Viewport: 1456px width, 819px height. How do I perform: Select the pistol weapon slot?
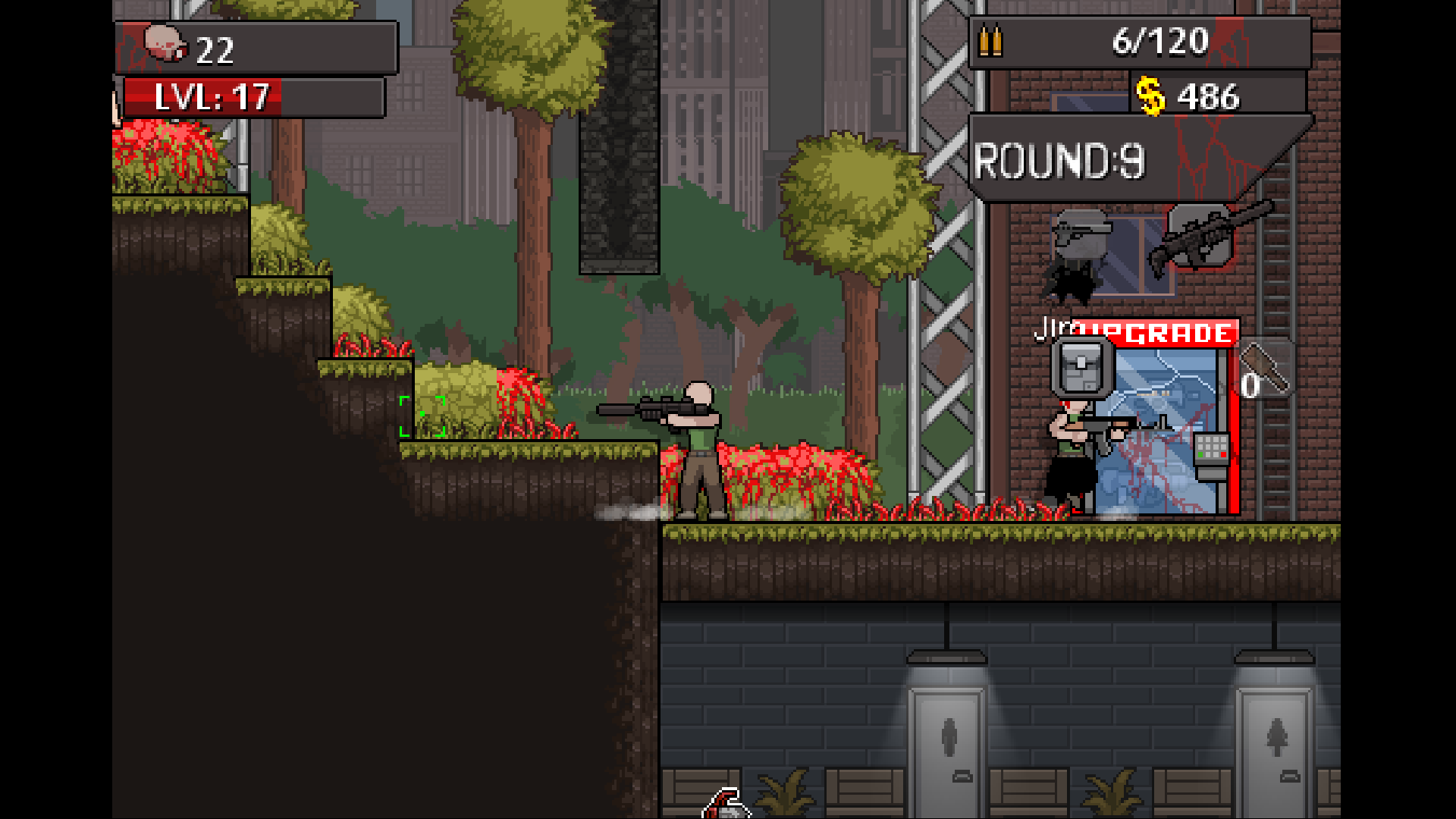point(1081,233)
